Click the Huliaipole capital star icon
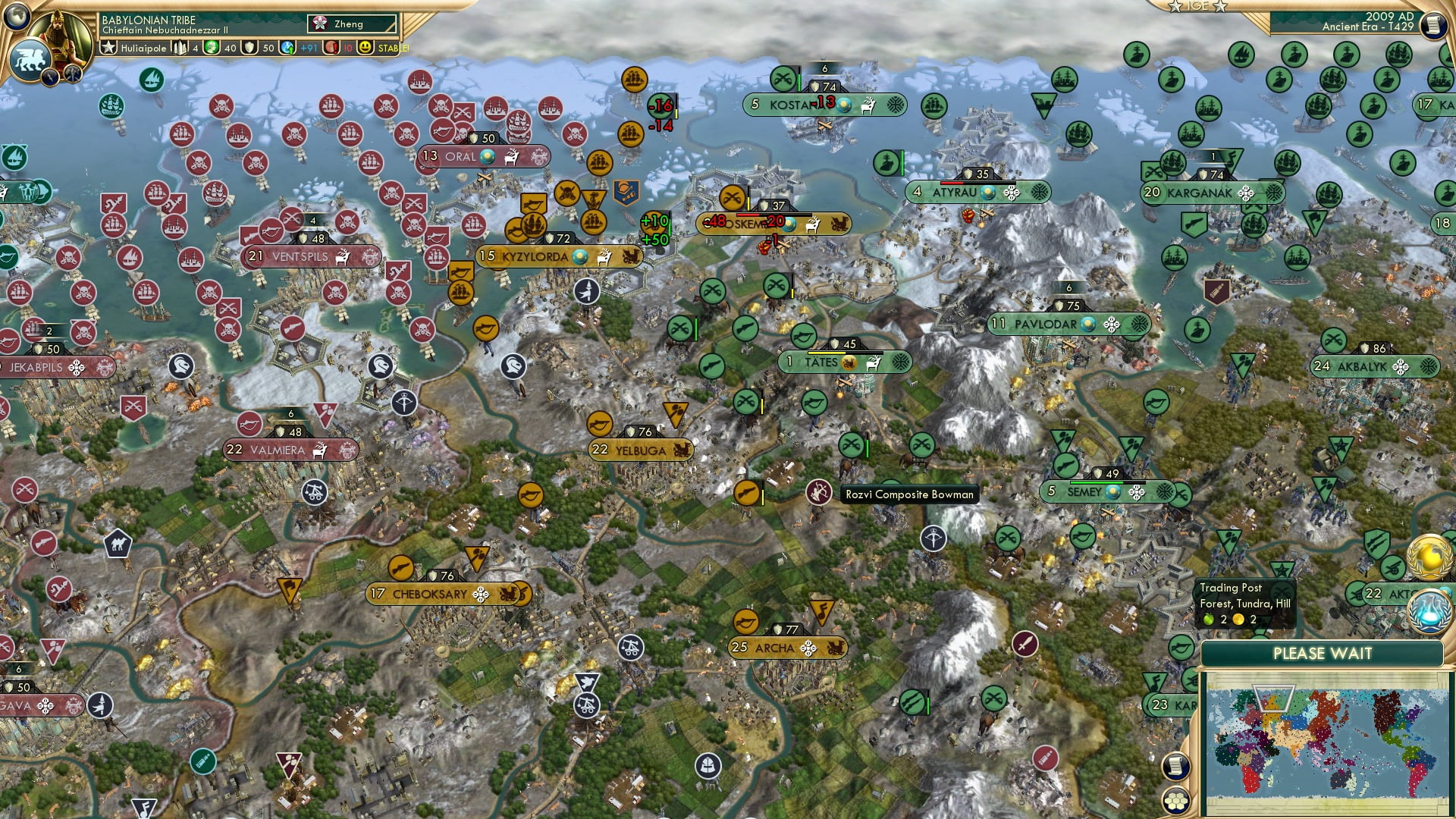 tap(109, 48)
